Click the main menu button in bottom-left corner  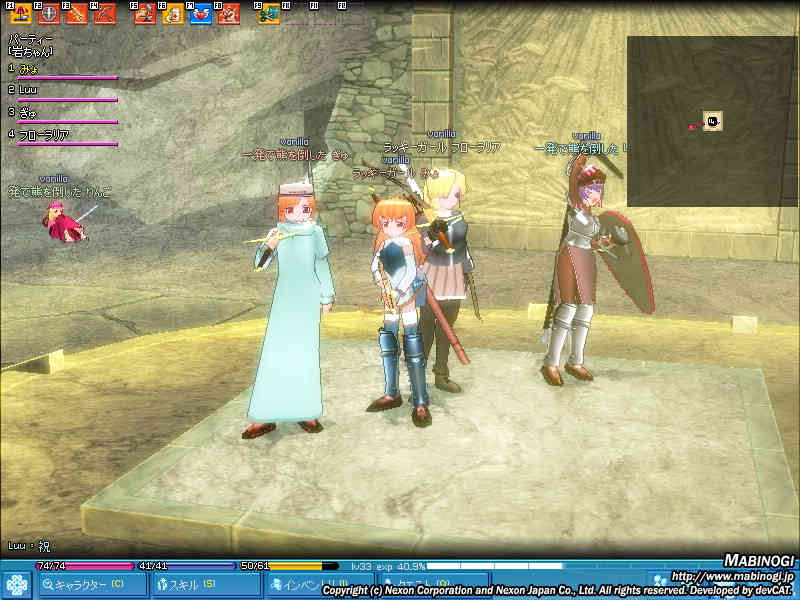pos(16,584)
